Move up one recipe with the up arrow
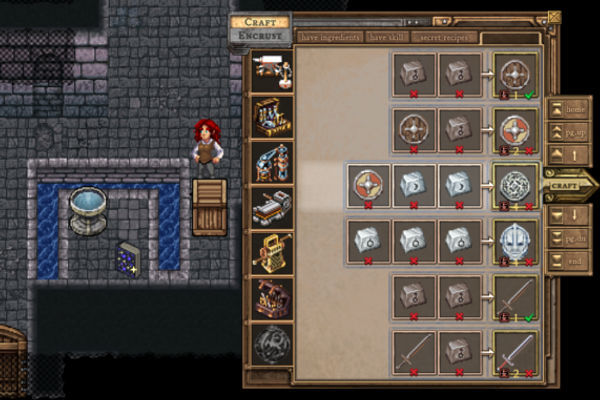This screenshot has height=400, width=600. click(567, 155)
